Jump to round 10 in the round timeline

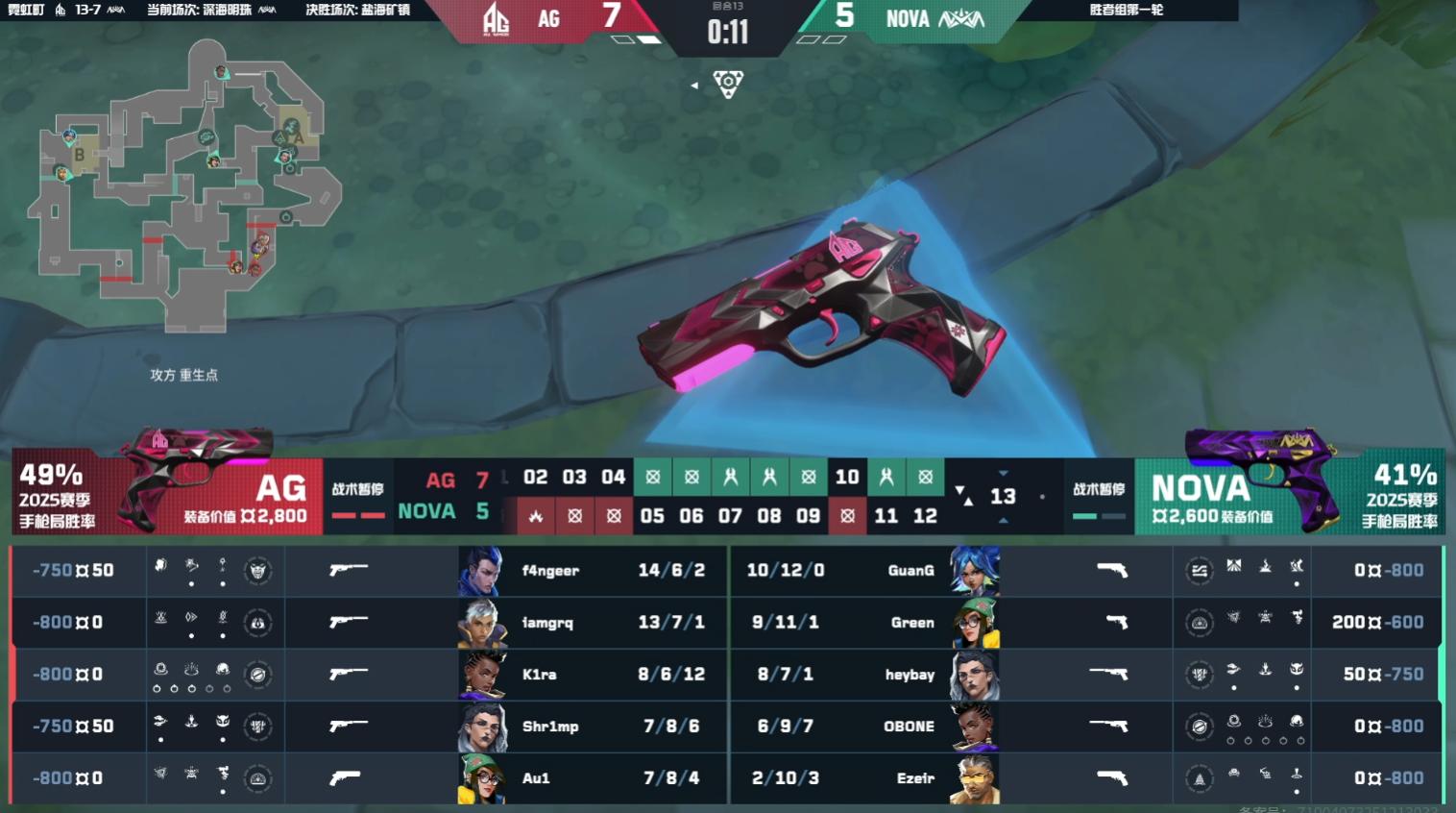click(847, 477)
